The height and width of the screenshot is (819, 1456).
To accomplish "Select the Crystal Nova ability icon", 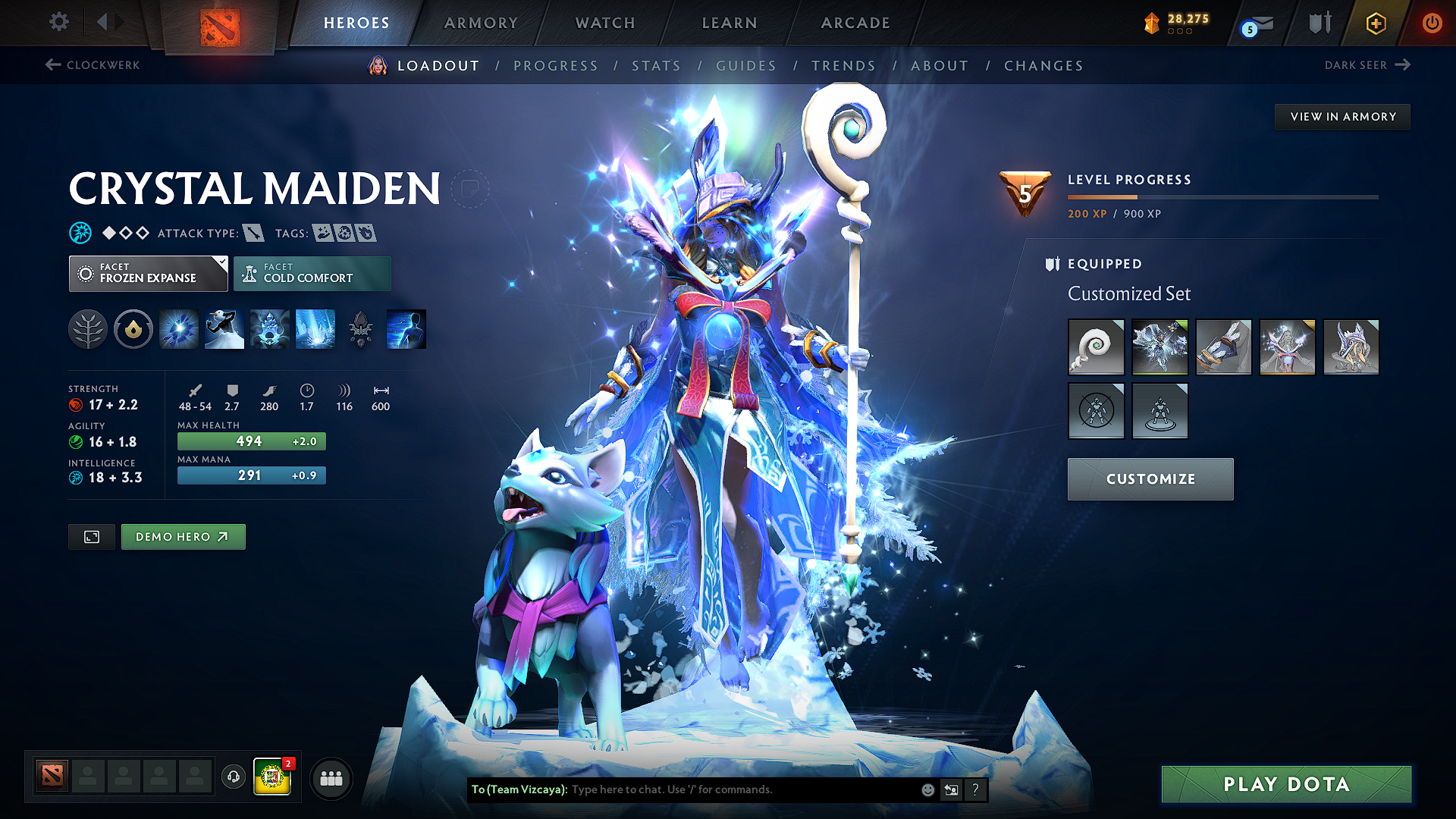I will [178, 329].
